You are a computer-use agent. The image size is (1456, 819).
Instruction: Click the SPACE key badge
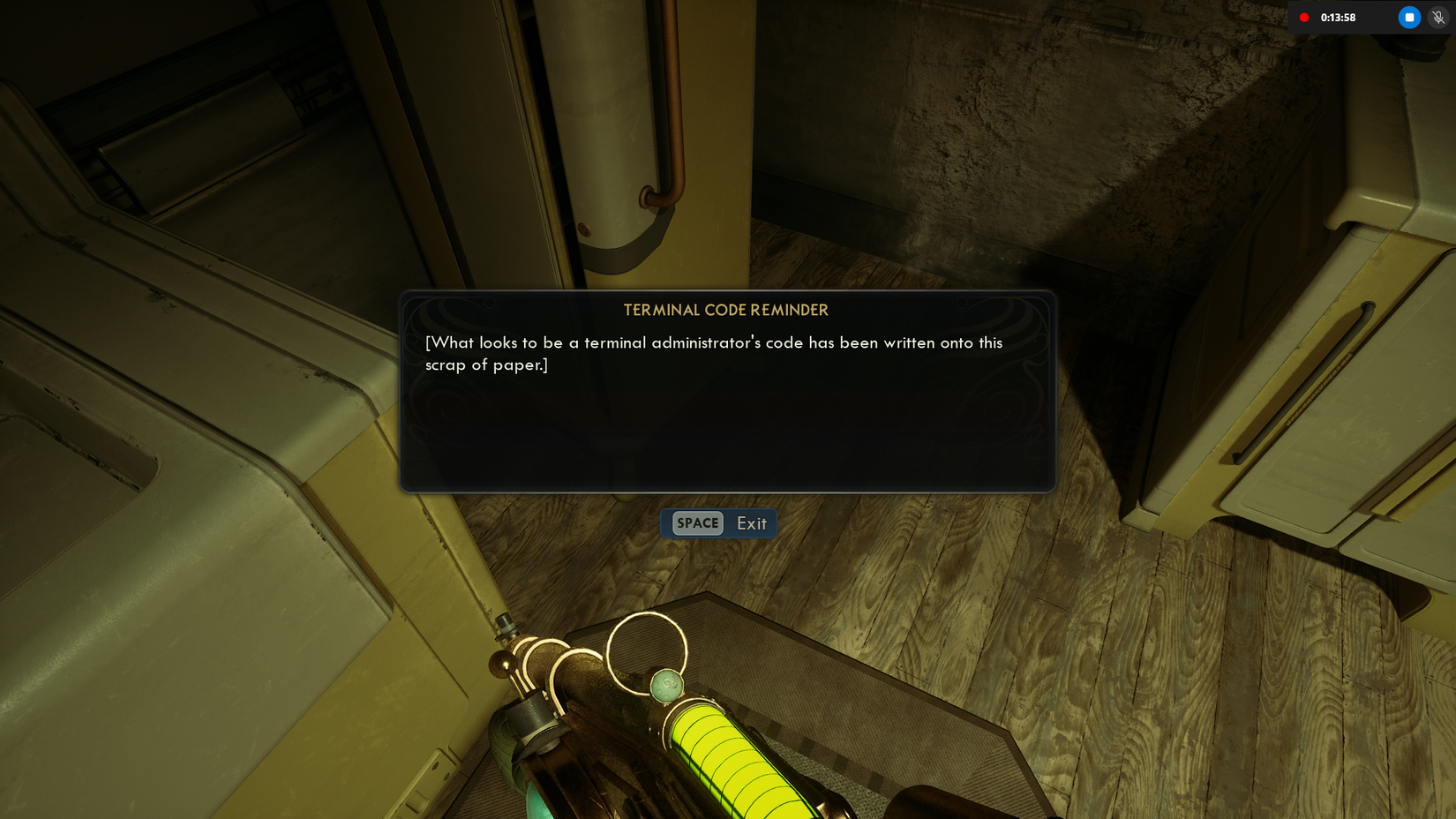coord(697,523)
